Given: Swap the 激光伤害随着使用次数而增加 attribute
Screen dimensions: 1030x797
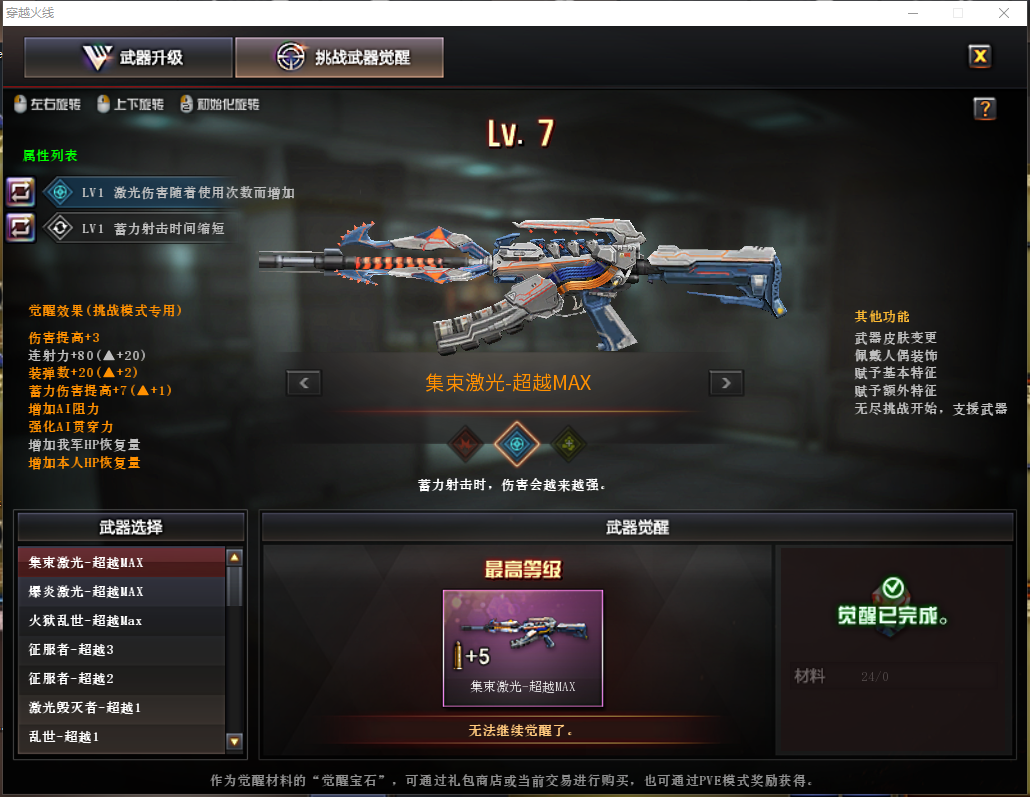Looking at the screenshot, I should tap(21, 192).
